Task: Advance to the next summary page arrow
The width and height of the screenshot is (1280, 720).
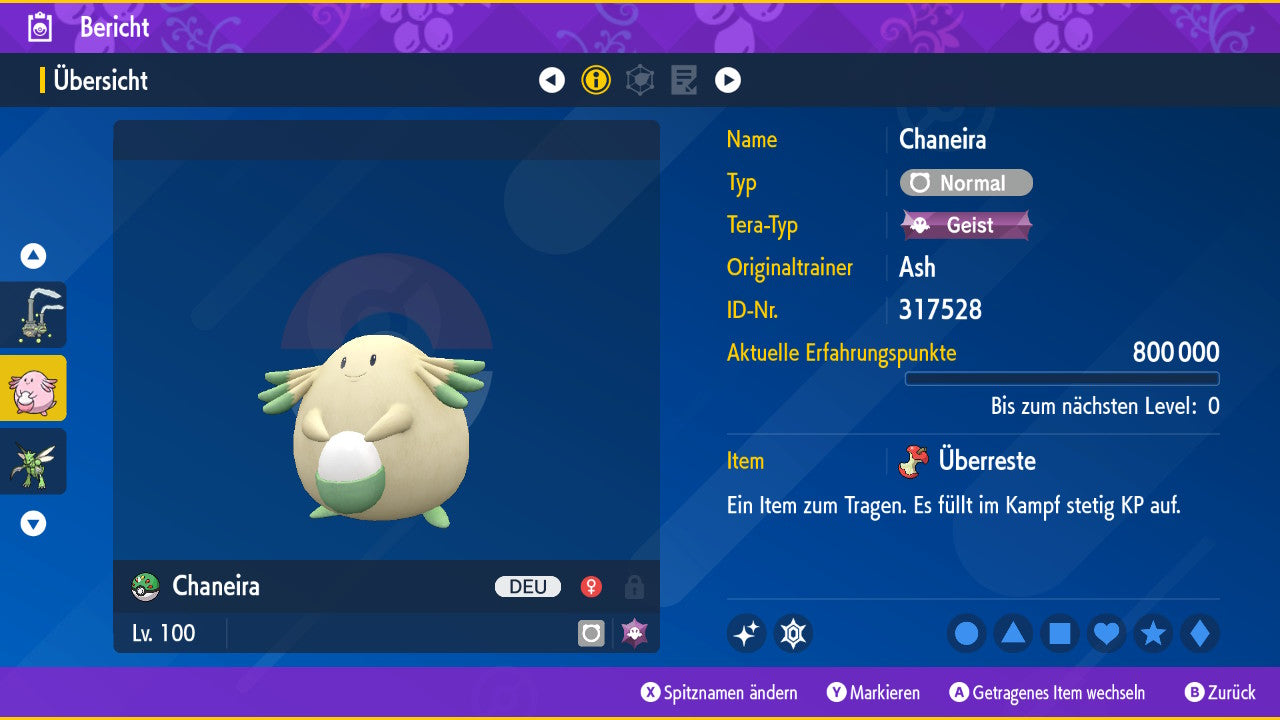Action: (728, 80)
